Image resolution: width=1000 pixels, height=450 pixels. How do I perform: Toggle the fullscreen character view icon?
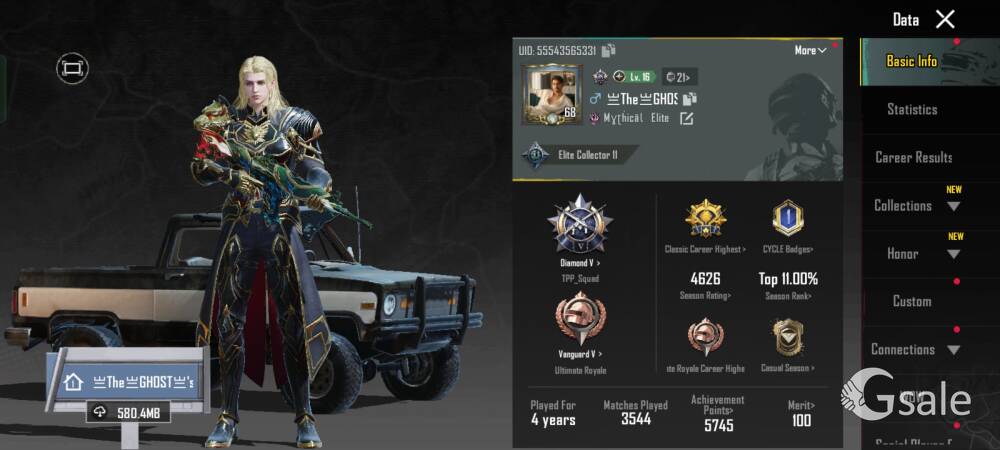[72, 68]
